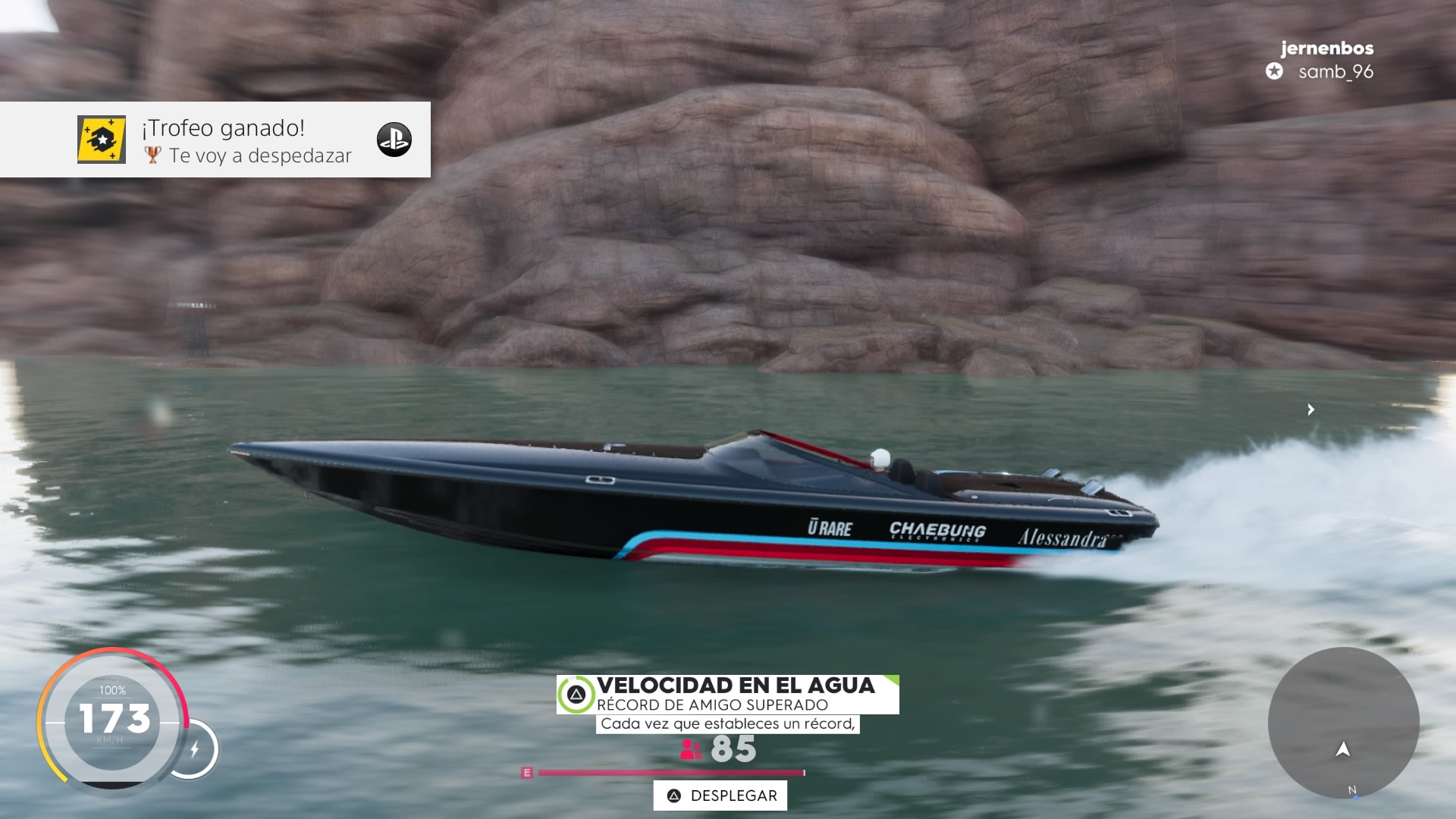Click the circular minimap

(x=1343, y=723)
